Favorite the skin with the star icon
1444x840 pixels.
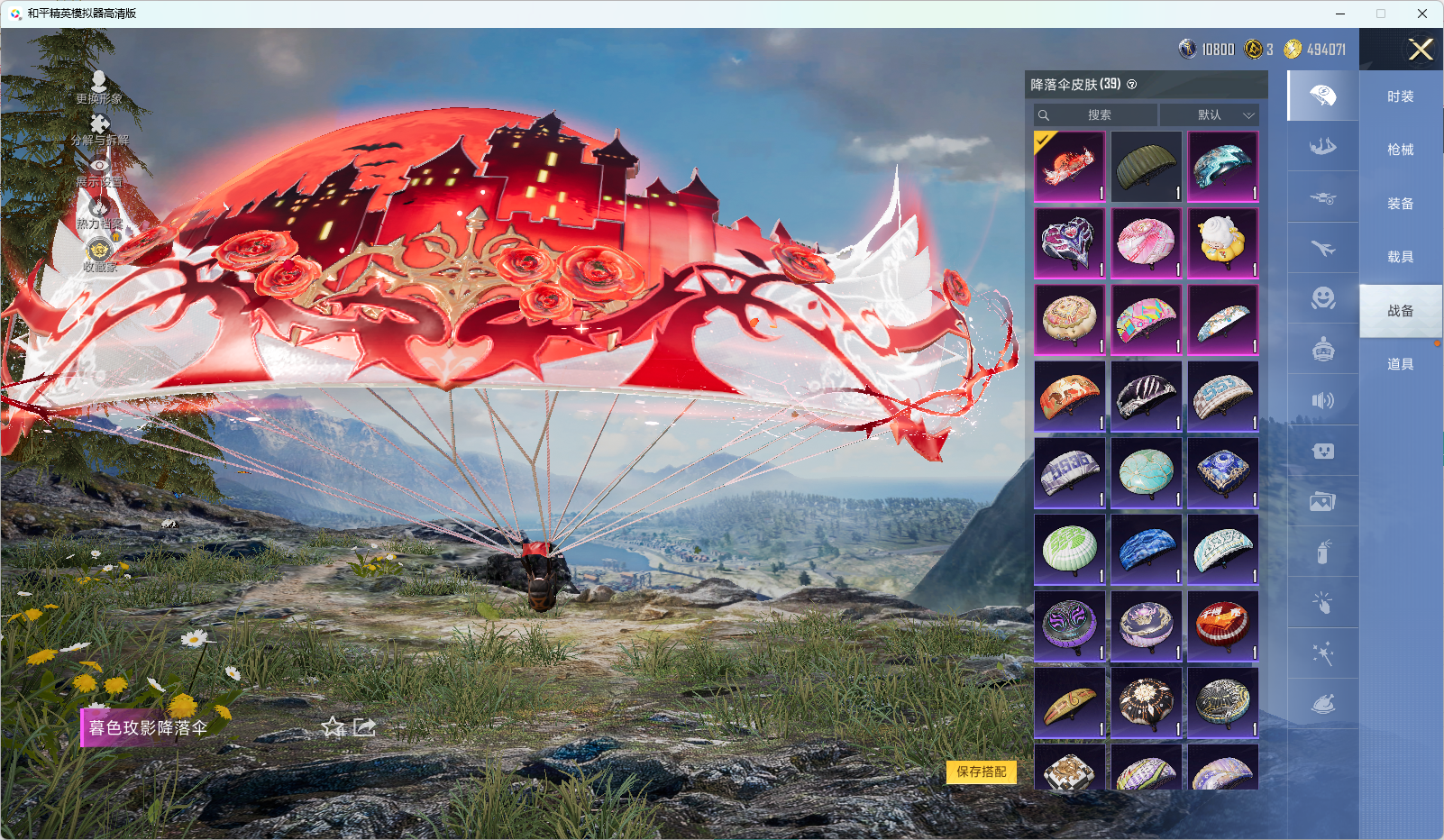(334, 727)
